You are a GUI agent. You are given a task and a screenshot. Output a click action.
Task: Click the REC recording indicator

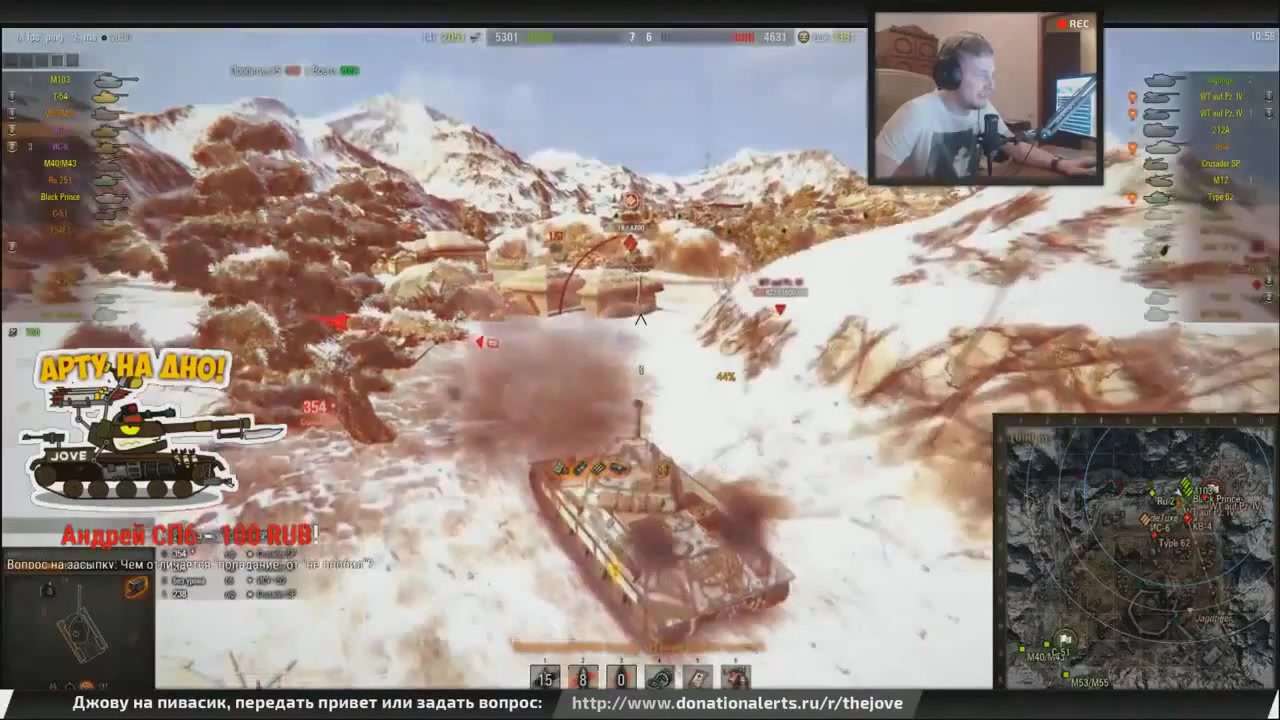coord(1073,23)
